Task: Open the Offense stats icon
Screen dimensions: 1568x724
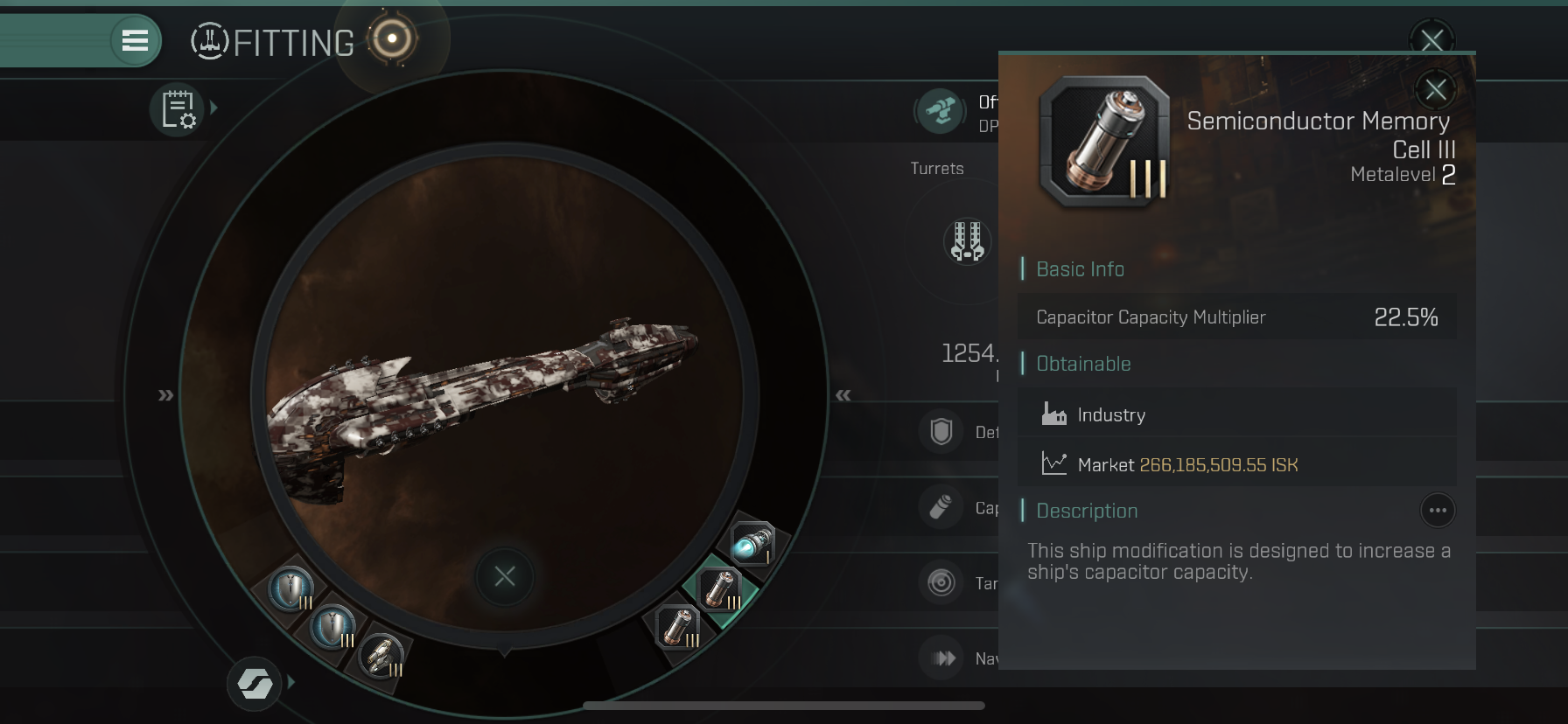Action: pos(941,111)
